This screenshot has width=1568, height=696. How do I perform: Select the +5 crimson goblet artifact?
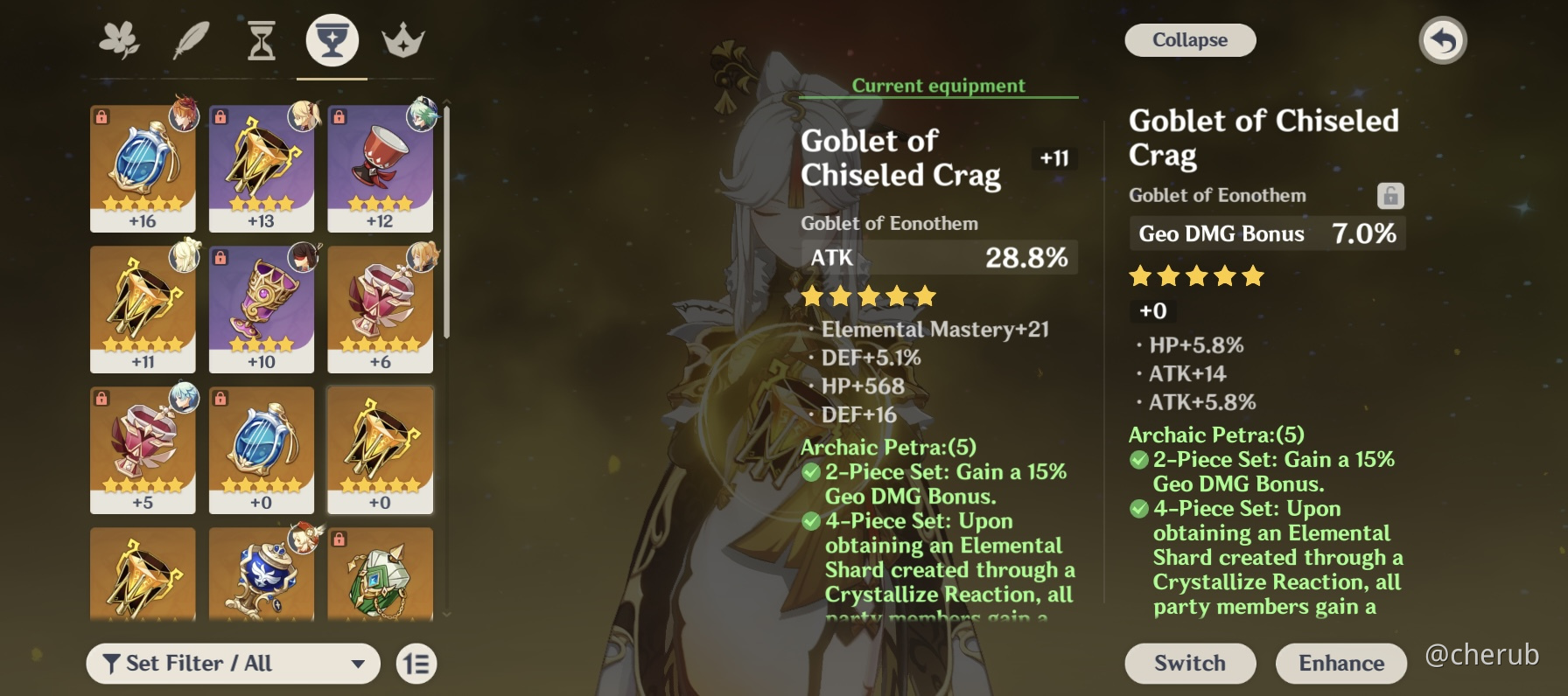point(143,449)
